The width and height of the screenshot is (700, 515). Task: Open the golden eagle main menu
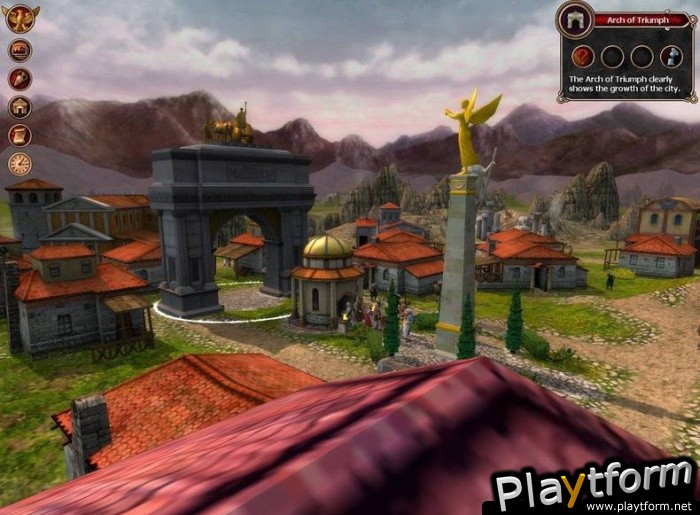(x=20, y=18)
